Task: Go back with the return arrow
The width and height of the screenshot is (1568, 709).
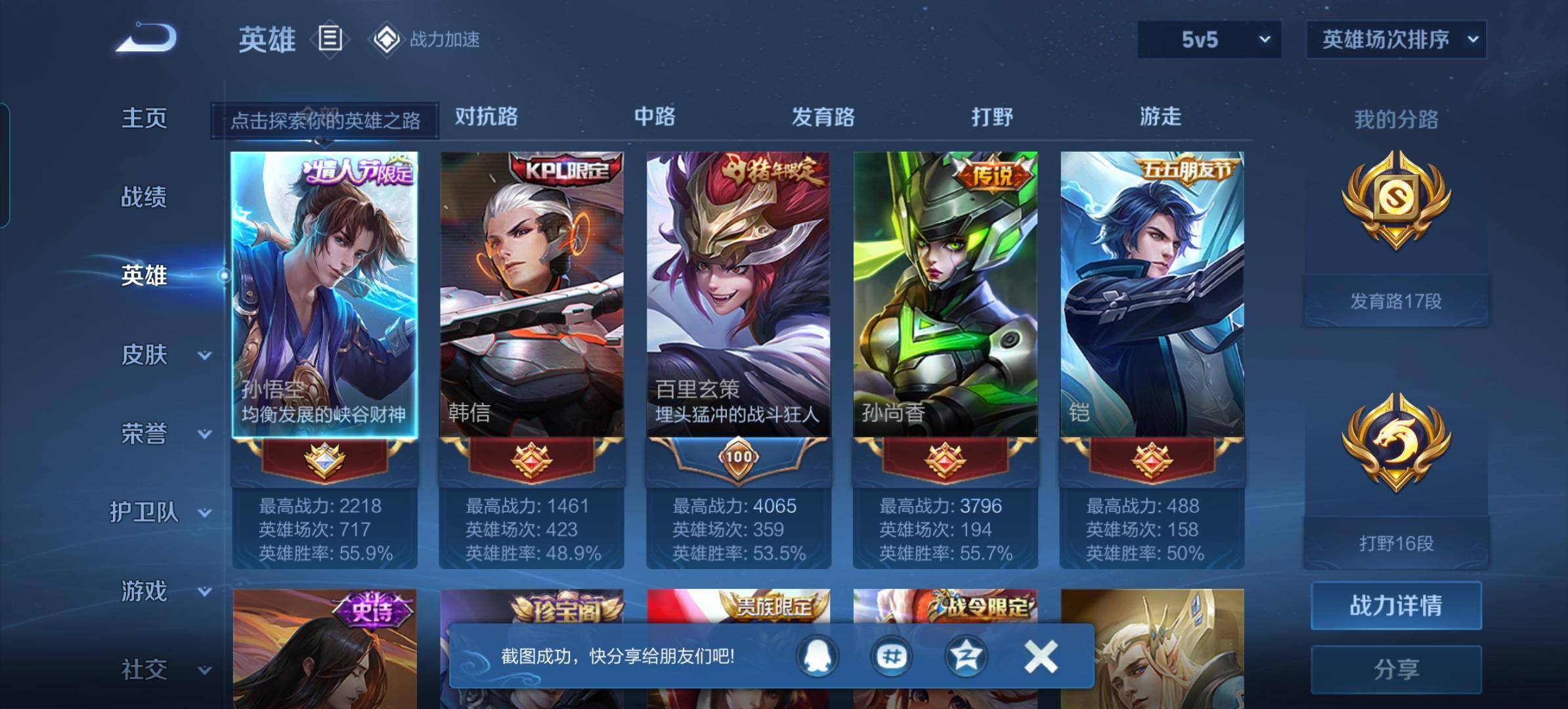Action: (146, 38)
